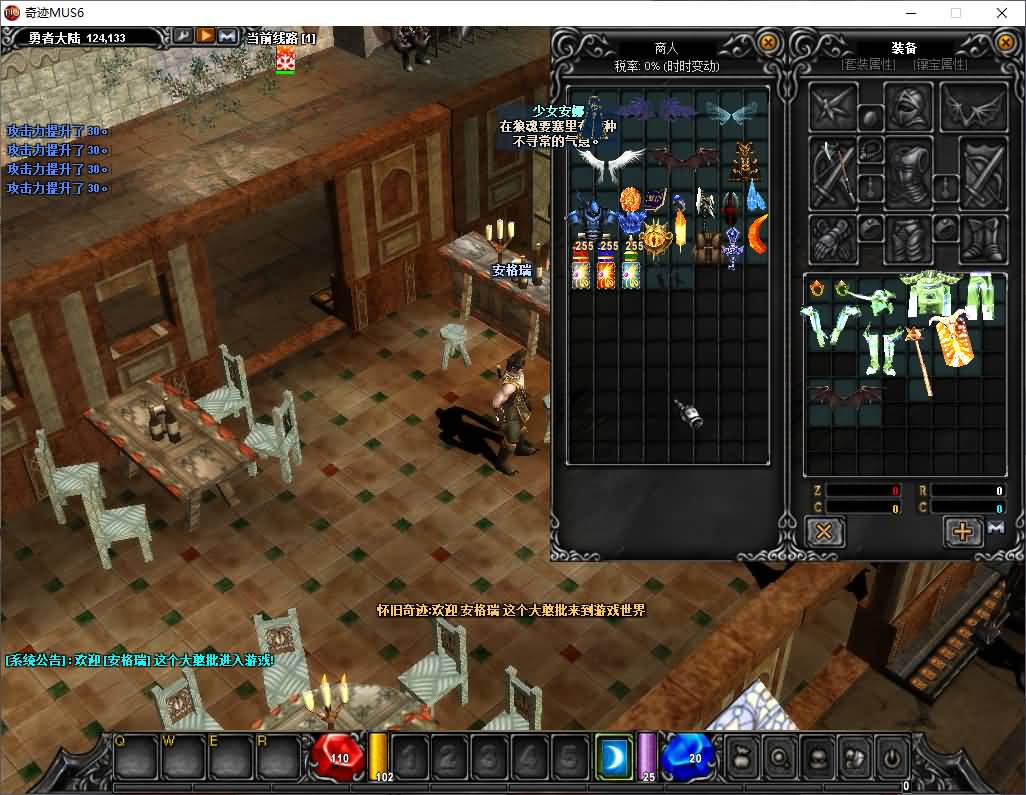The image size is (1026, 795).
Task: Close the merchant (商人) shop panel
Action: [768, 43]
